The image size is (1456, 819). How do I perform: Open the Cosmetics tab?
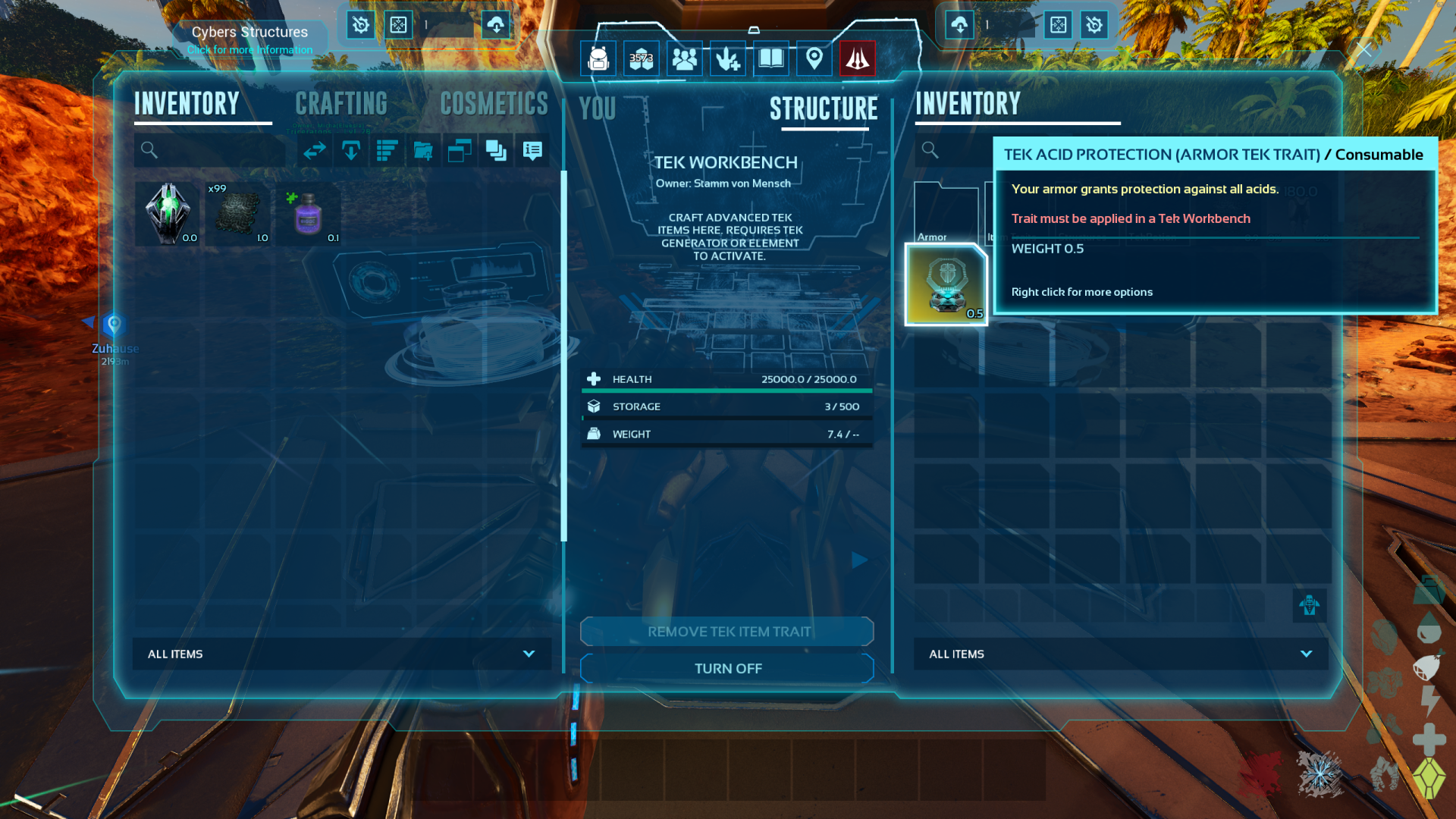[x=494, y=104]
